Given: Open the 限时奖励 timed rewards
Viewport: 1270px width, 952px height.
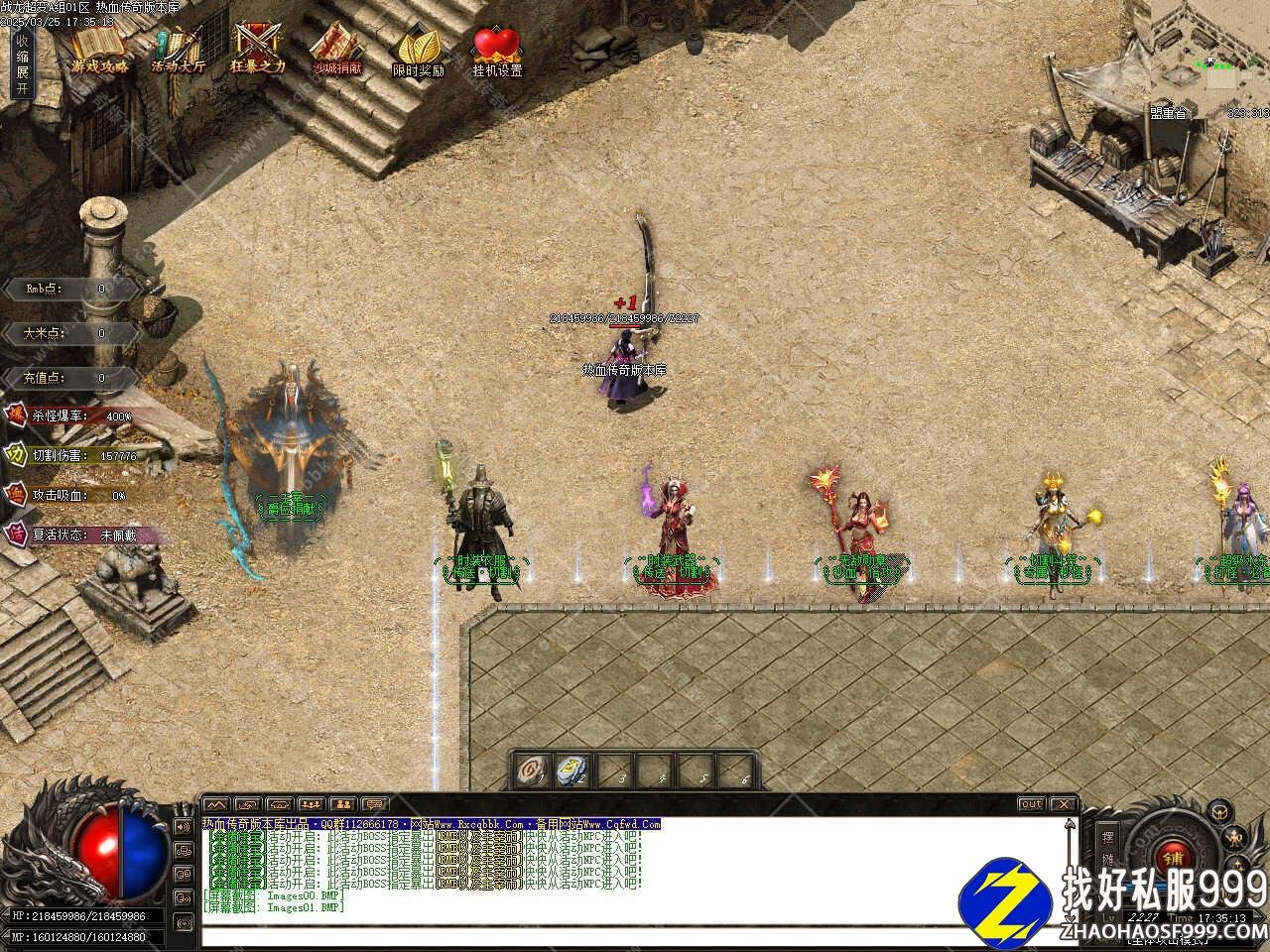Looking at the screenshot, I should tap(418, 50).
